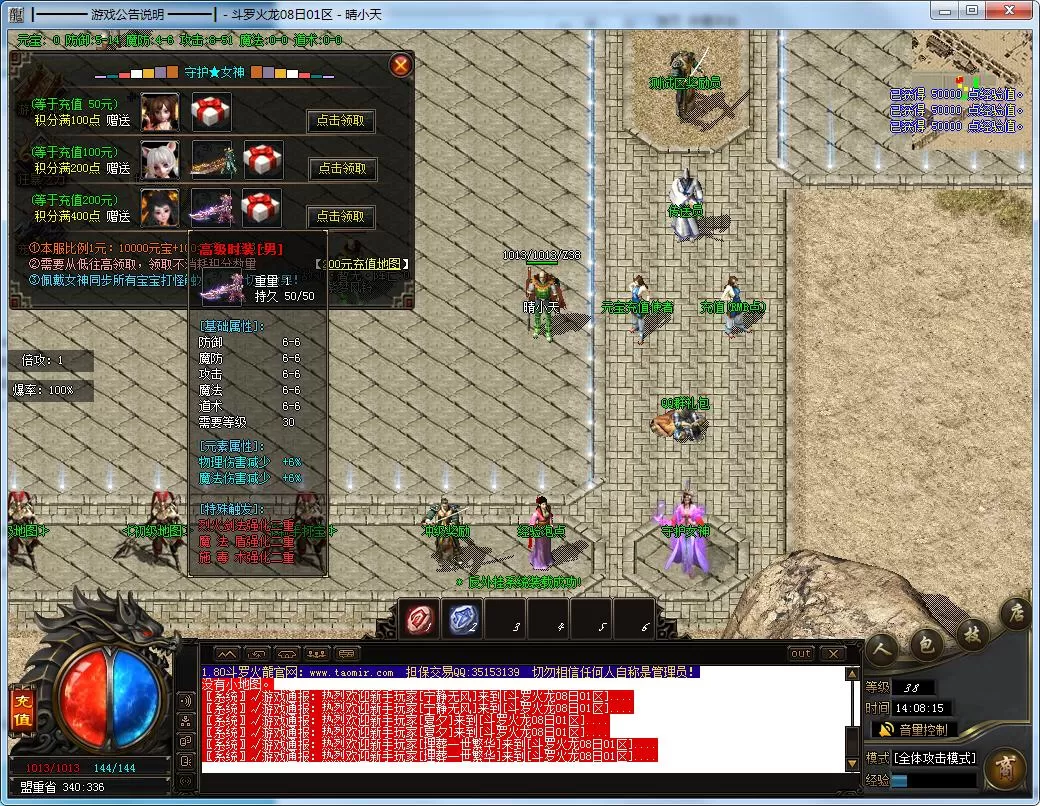Toggle the 音量控制 sound control

click(x=914, y=730)
